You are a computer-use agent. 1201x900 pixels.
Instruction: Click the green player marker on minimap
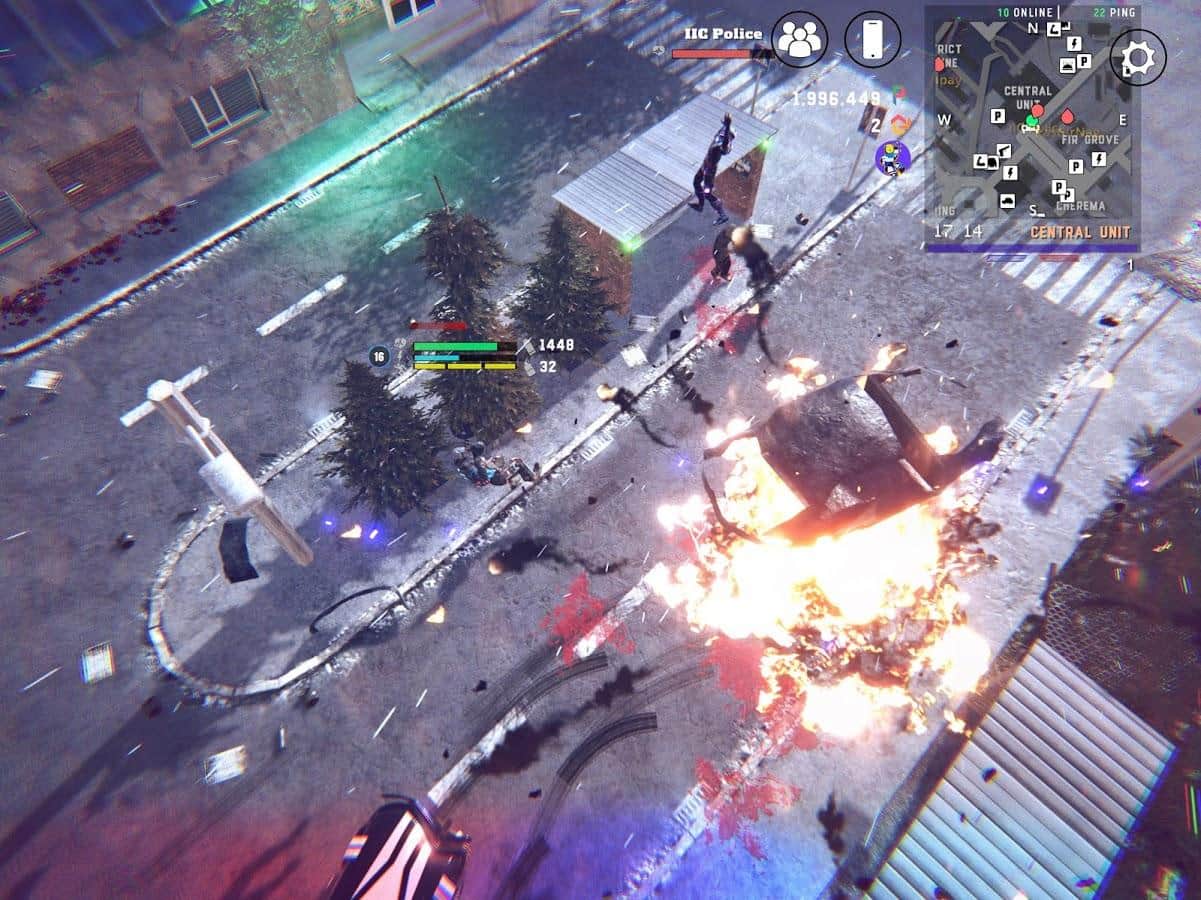click(x=1031, y=122)
